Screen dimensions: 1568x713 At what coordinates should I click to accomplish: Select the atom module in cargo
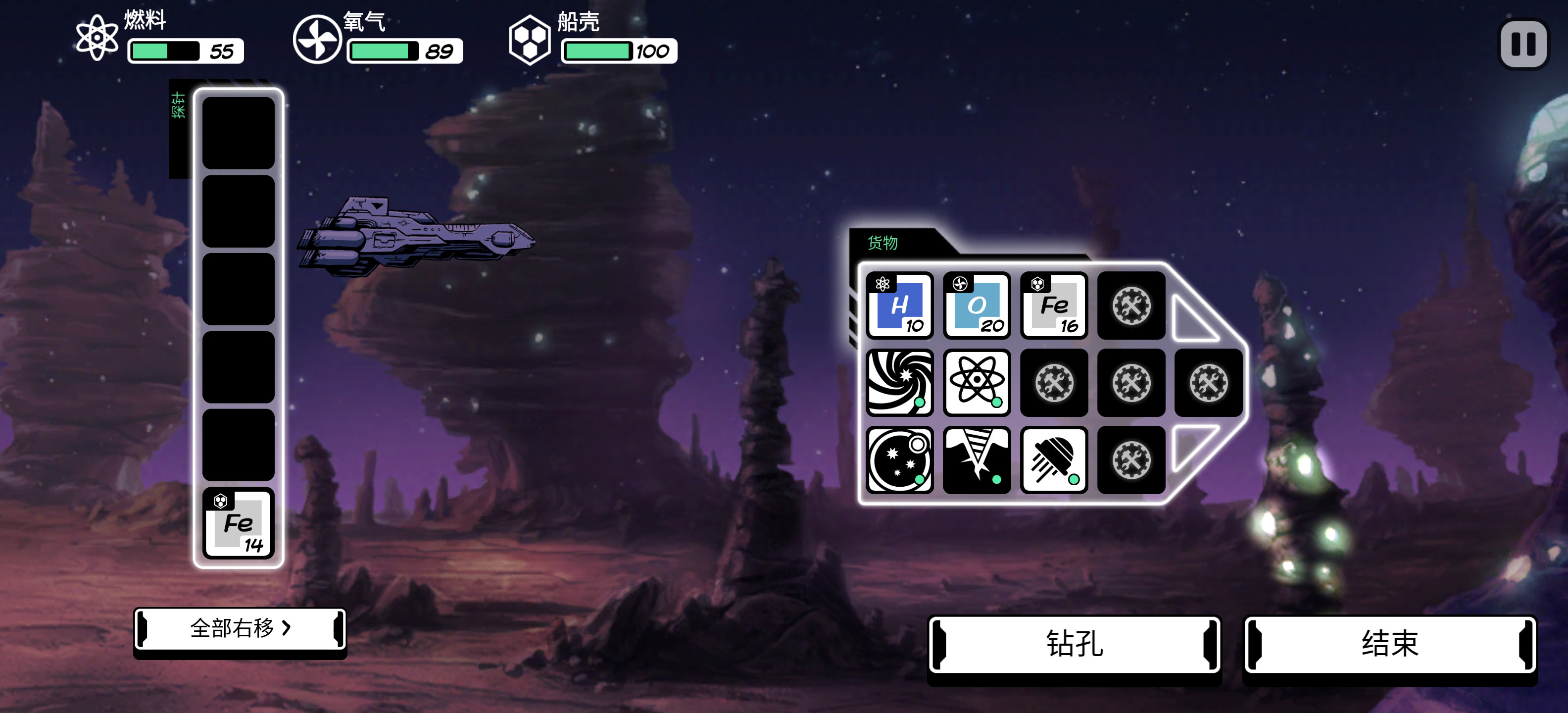[x=977, y=382]
